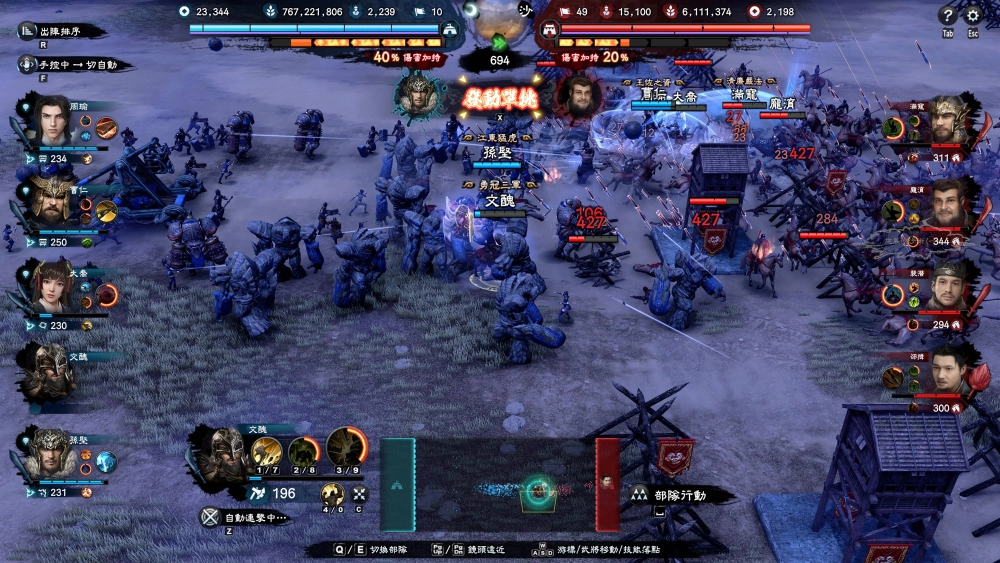Toggle the 自動進擊中 auto-attack button
1000x563 pixels.
click(243, 518)
